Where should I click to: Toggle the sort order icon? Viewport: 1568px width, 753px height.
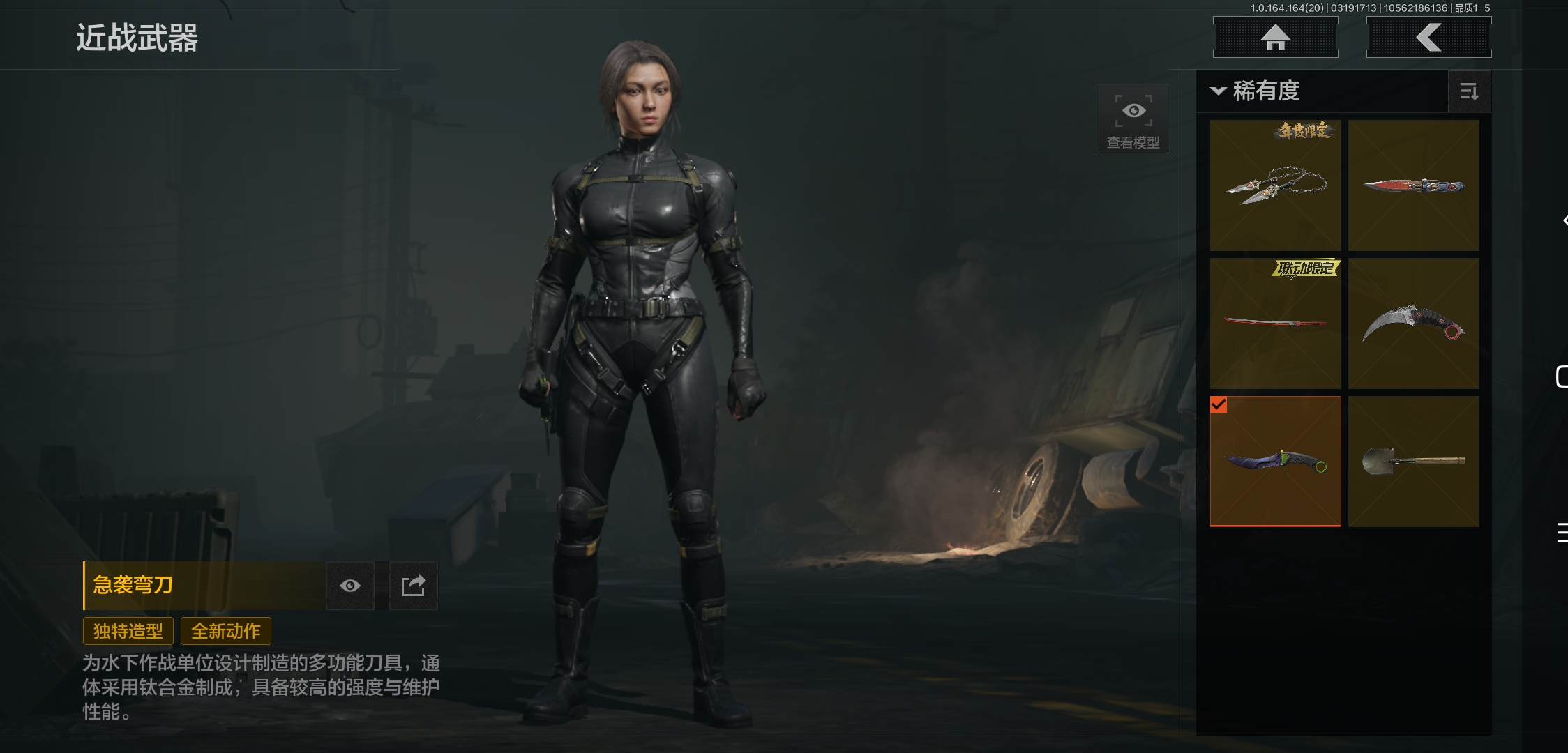click(x=1469, y=91)
